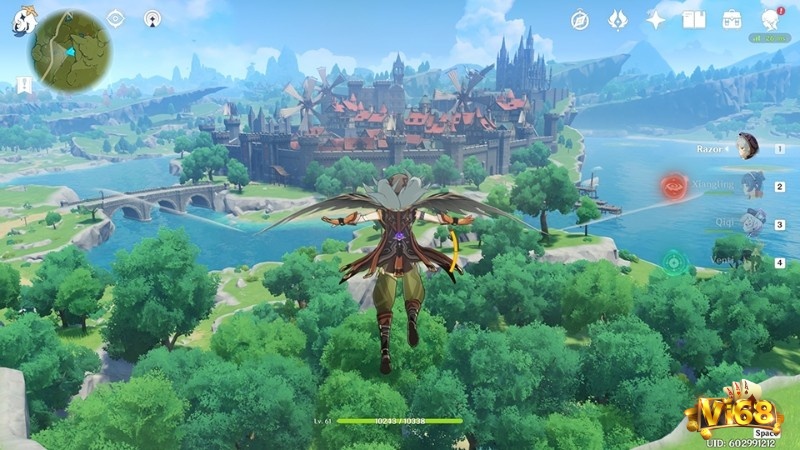Open the Paimon menu

(21, 21)
